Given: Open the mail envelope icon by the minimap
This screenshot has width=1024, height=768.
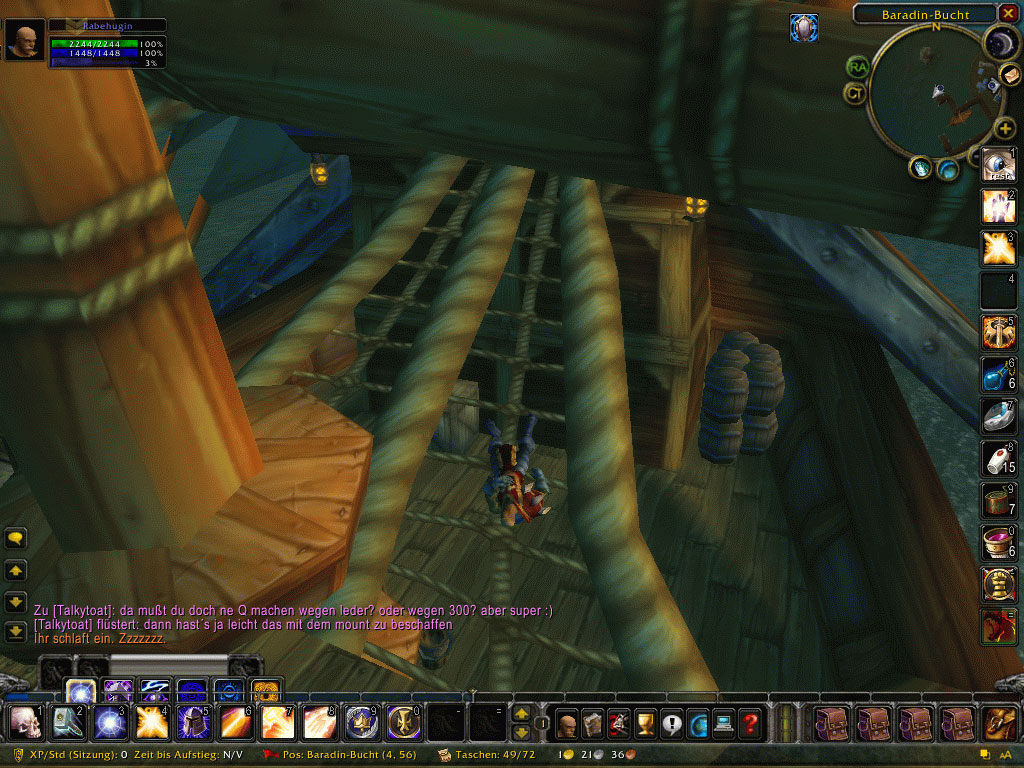Looking at the screenshot, I should click(1011, 75).
